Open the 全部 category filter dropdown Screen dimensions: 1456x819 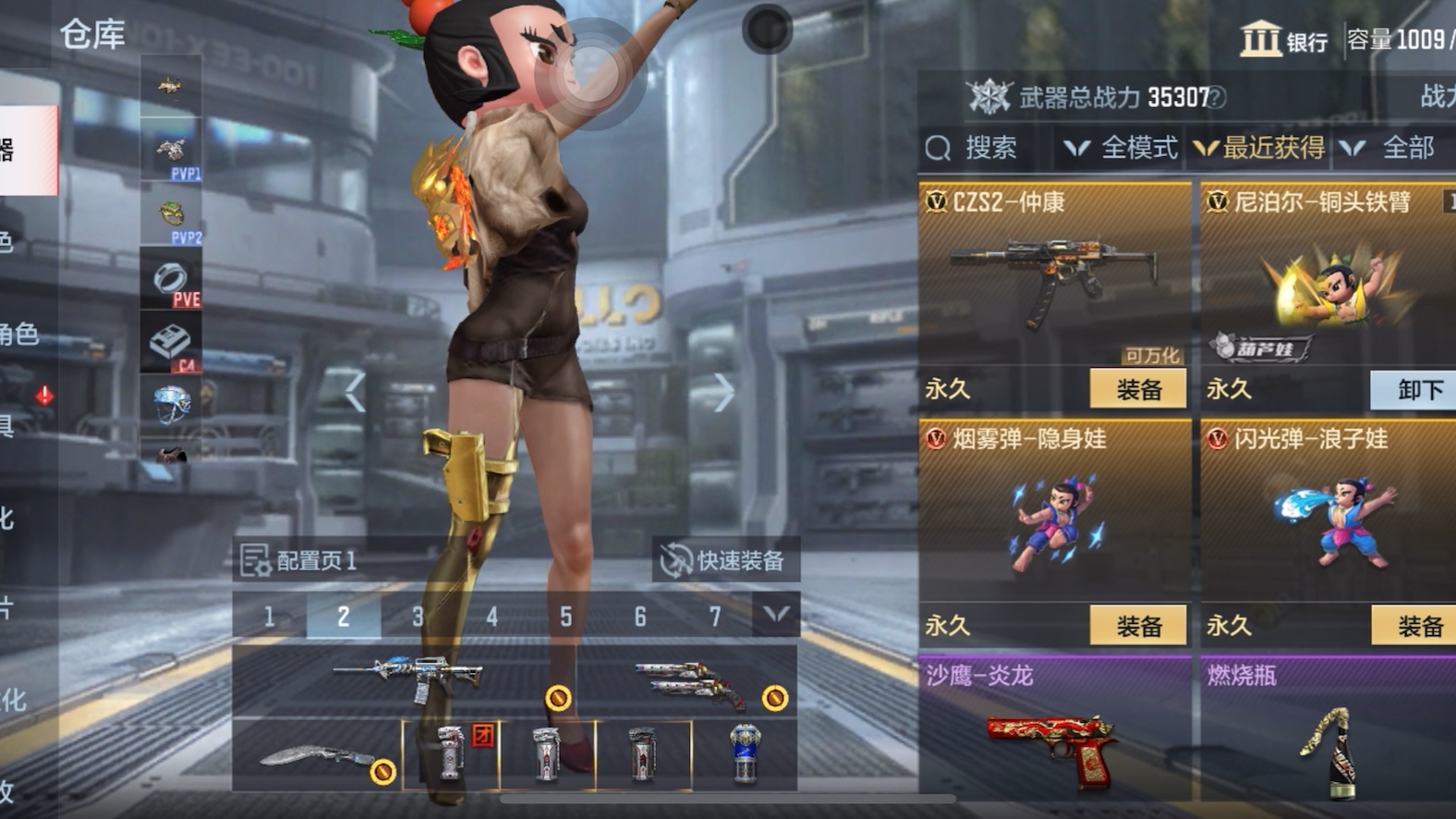tap(1391, 148)
